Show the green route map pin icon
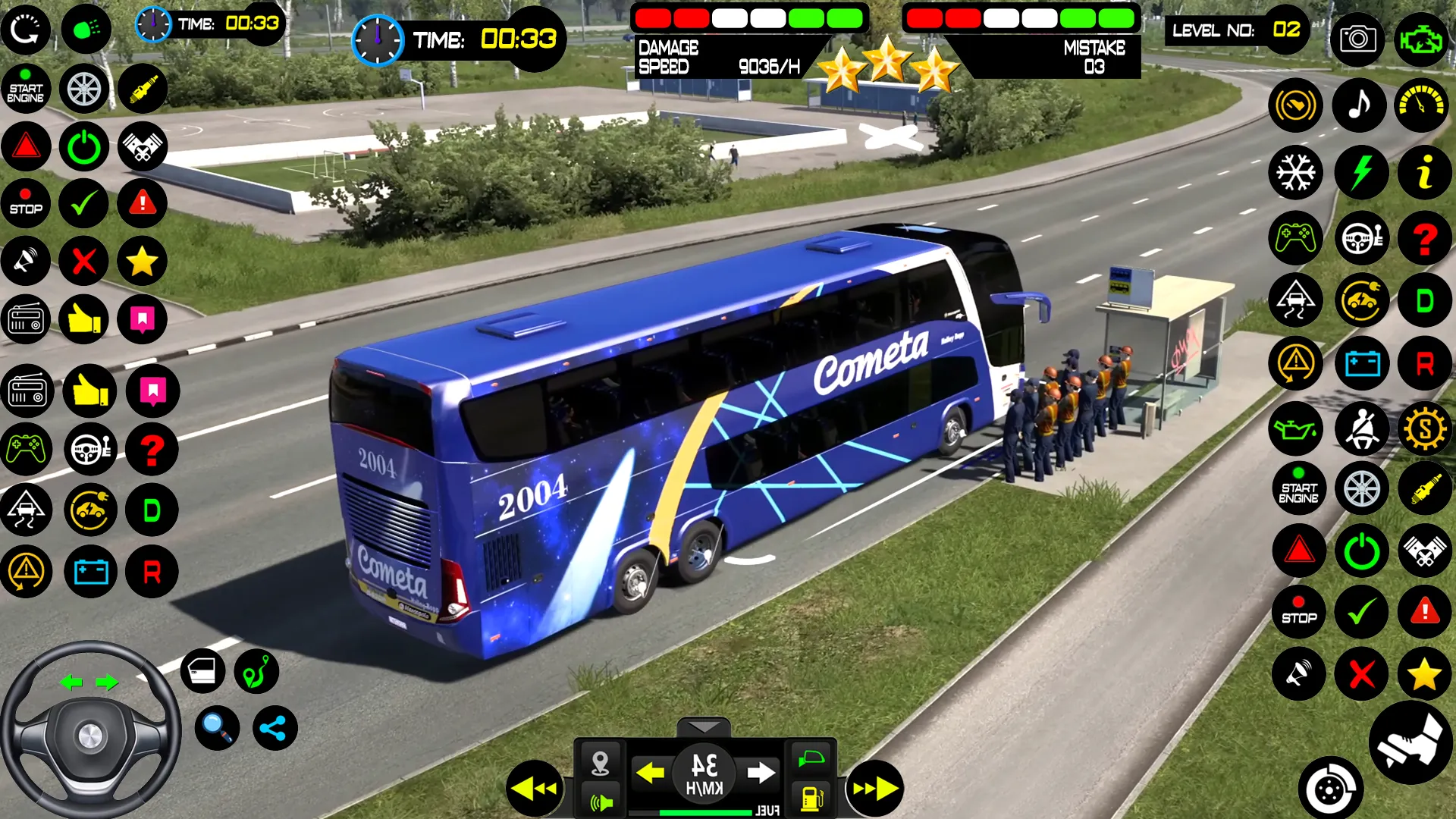 tap(256, 671)
